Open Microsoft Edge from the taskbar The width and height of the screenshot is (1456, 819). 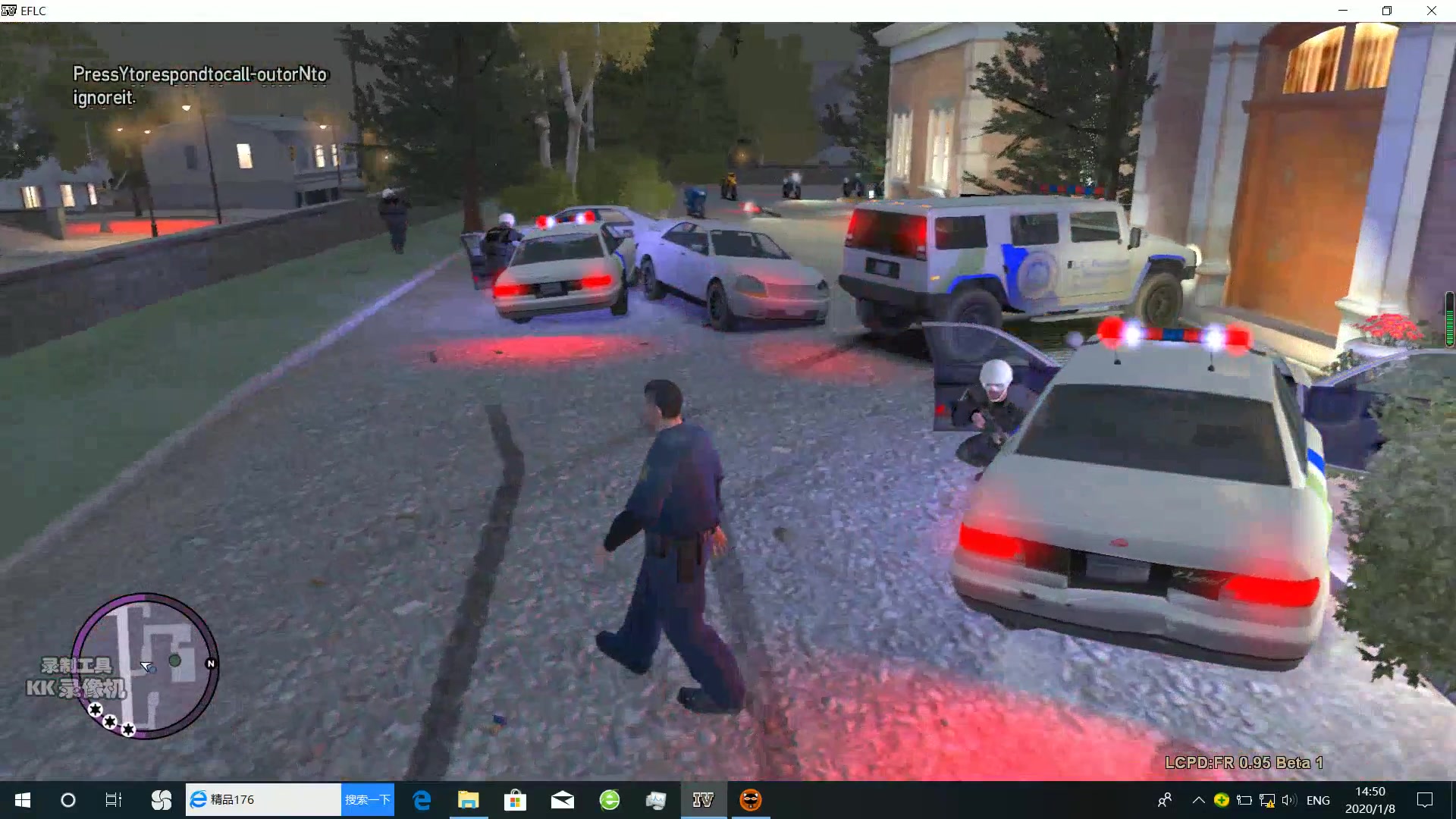click(x=422, y=799)
